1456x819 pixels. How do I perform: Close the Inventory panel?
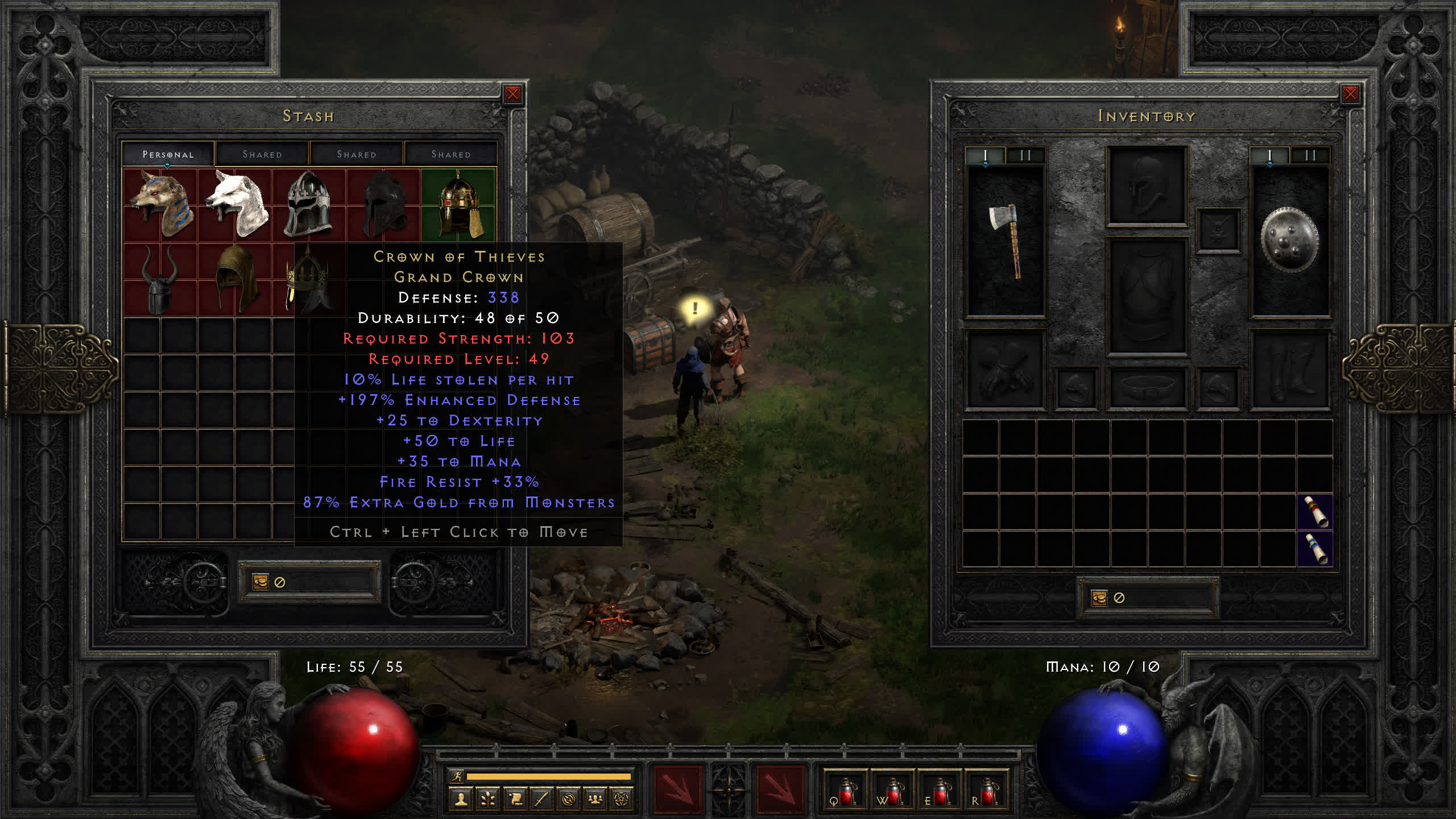[1350, 94]
